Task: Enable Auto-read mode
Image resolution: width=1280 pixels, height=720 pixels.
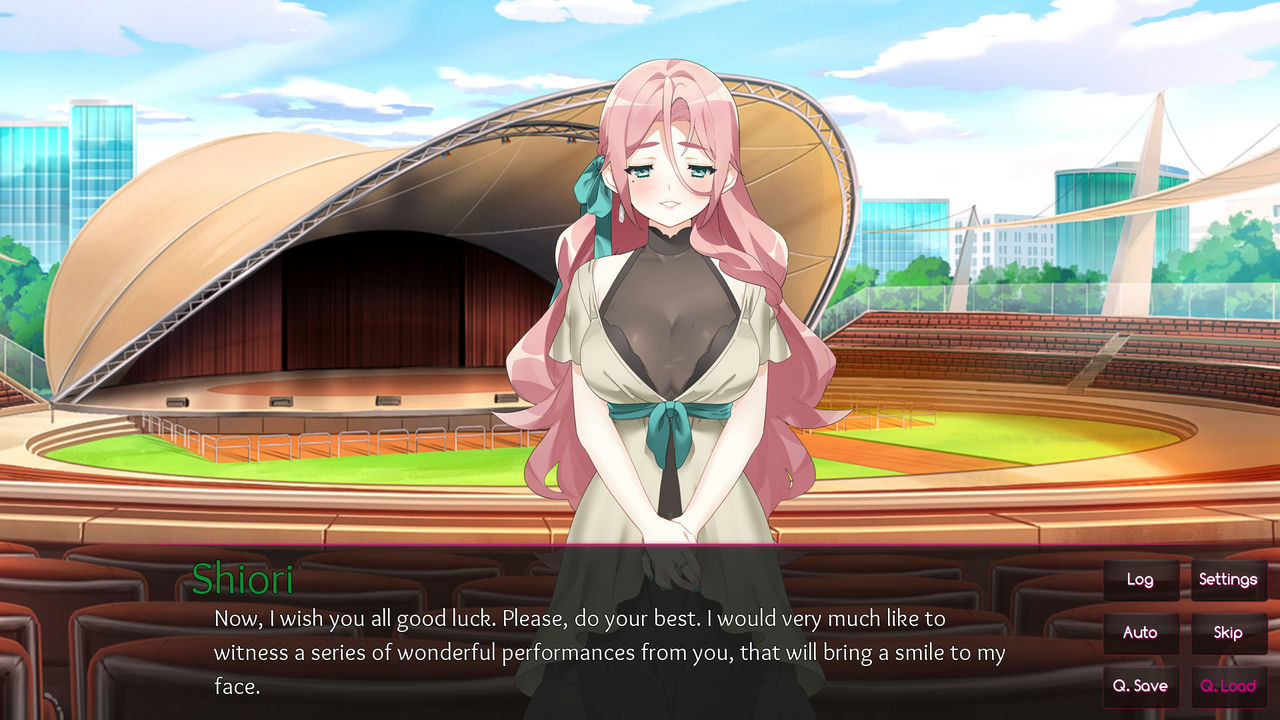Action: pyautogui.click(x=1140, y=632)
